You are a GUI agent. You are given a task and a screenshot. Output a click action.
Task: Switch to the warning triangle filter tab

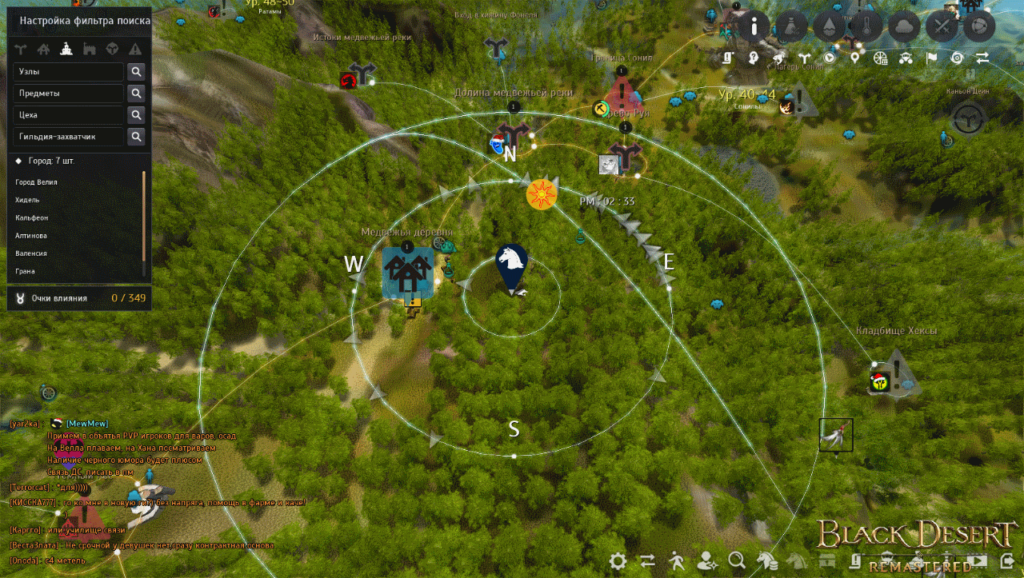coord(134,48)
